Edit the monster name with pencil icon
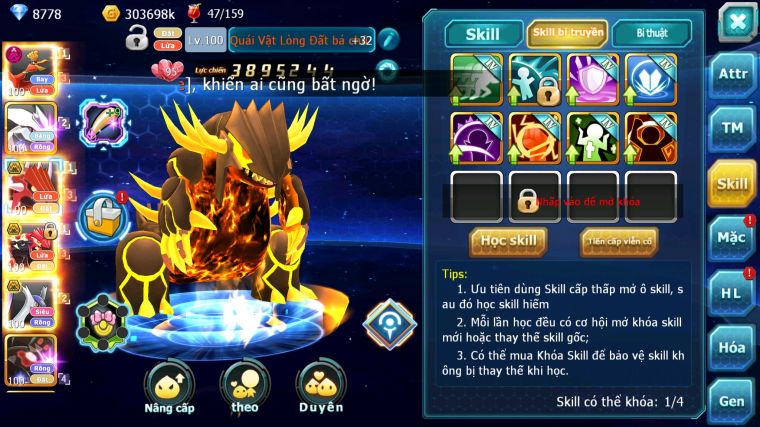Screen dimensions: 760x427 (389, 41)
